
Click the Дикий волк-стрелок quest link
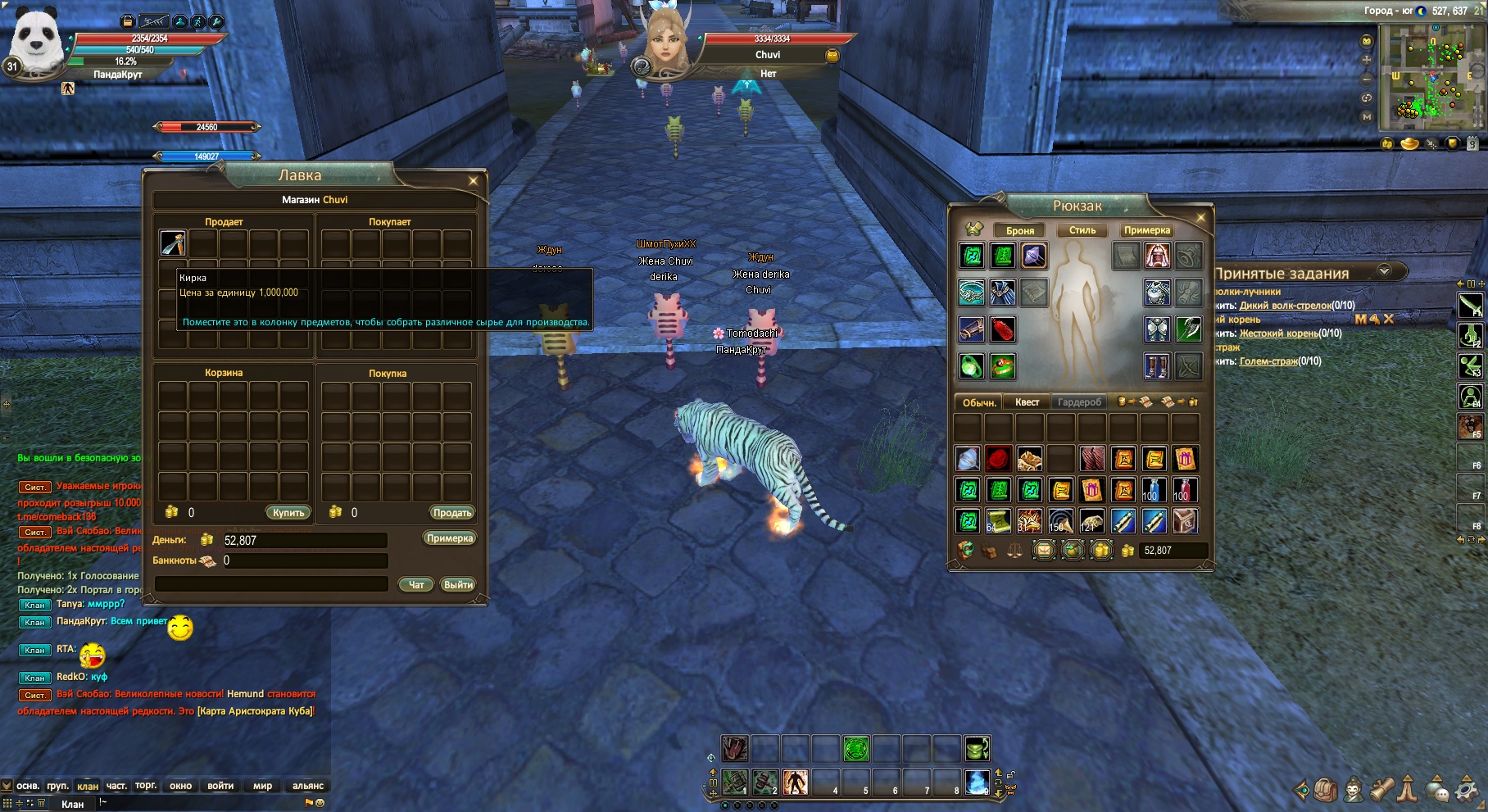coord(1285,306)
